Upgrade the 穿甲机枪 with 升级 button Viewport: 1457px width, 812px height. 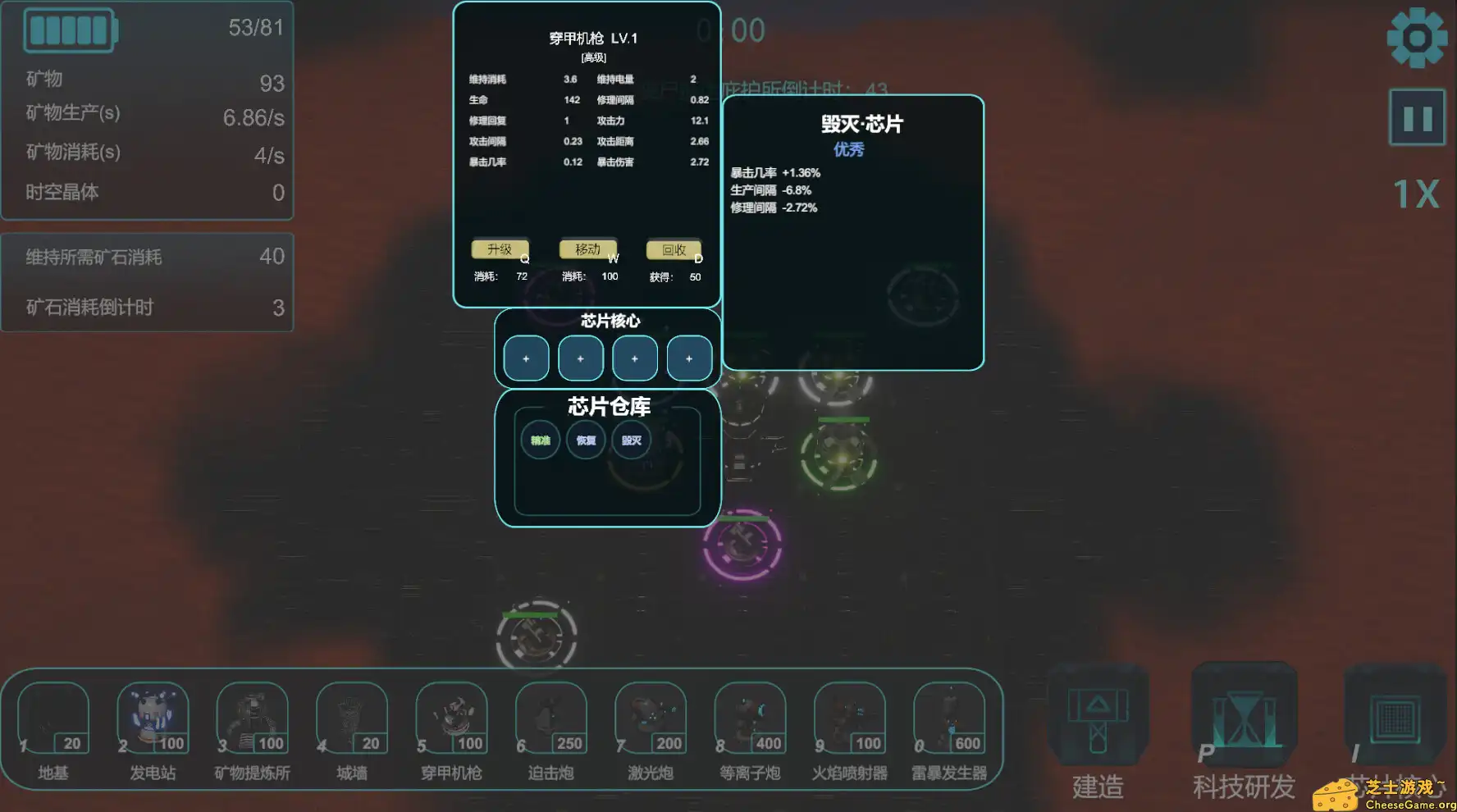click(x=500, y=249)
